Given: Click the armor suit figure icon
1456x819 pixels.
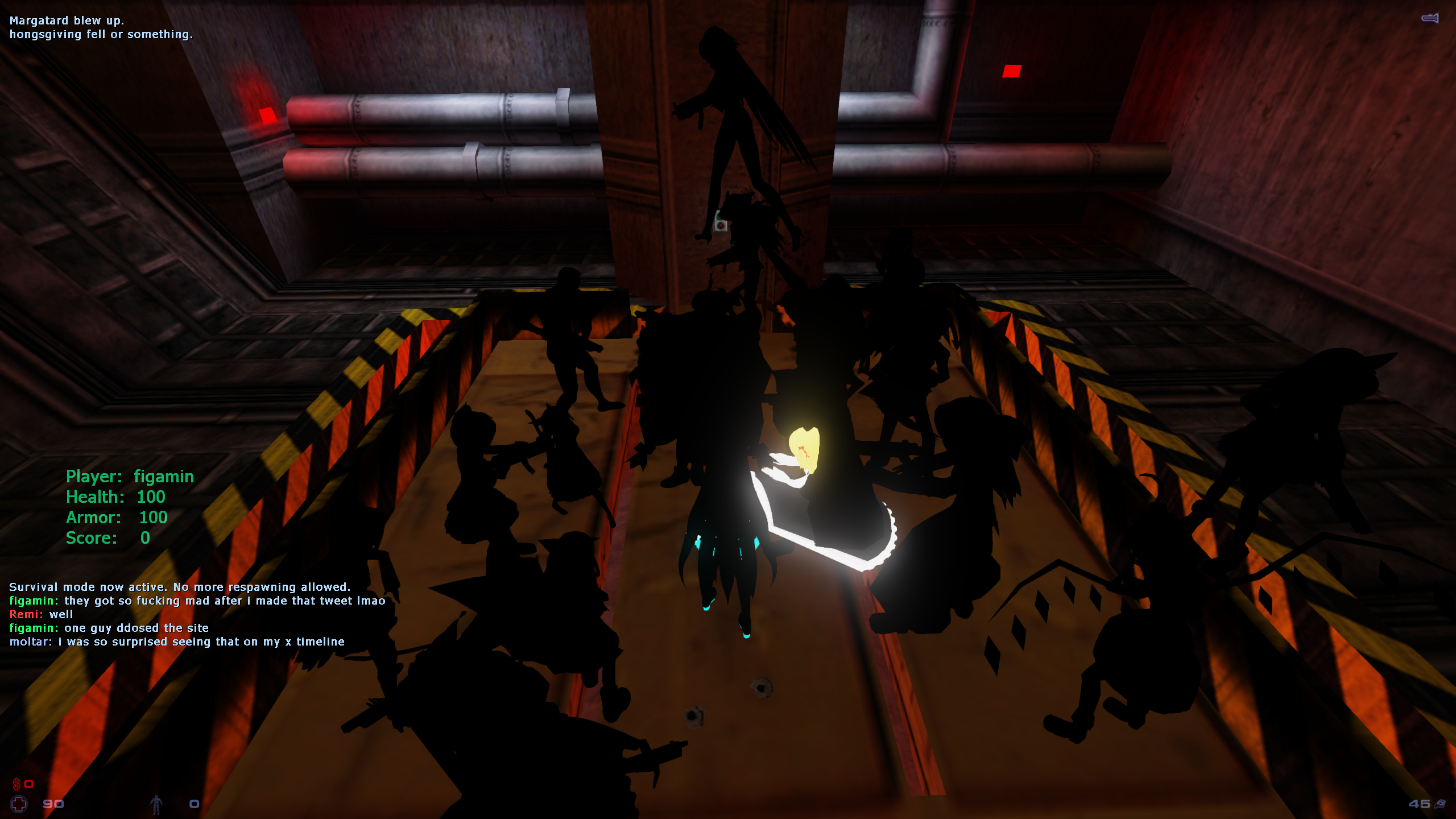Looking at the screenshot, I should click(x=156, y=804).
